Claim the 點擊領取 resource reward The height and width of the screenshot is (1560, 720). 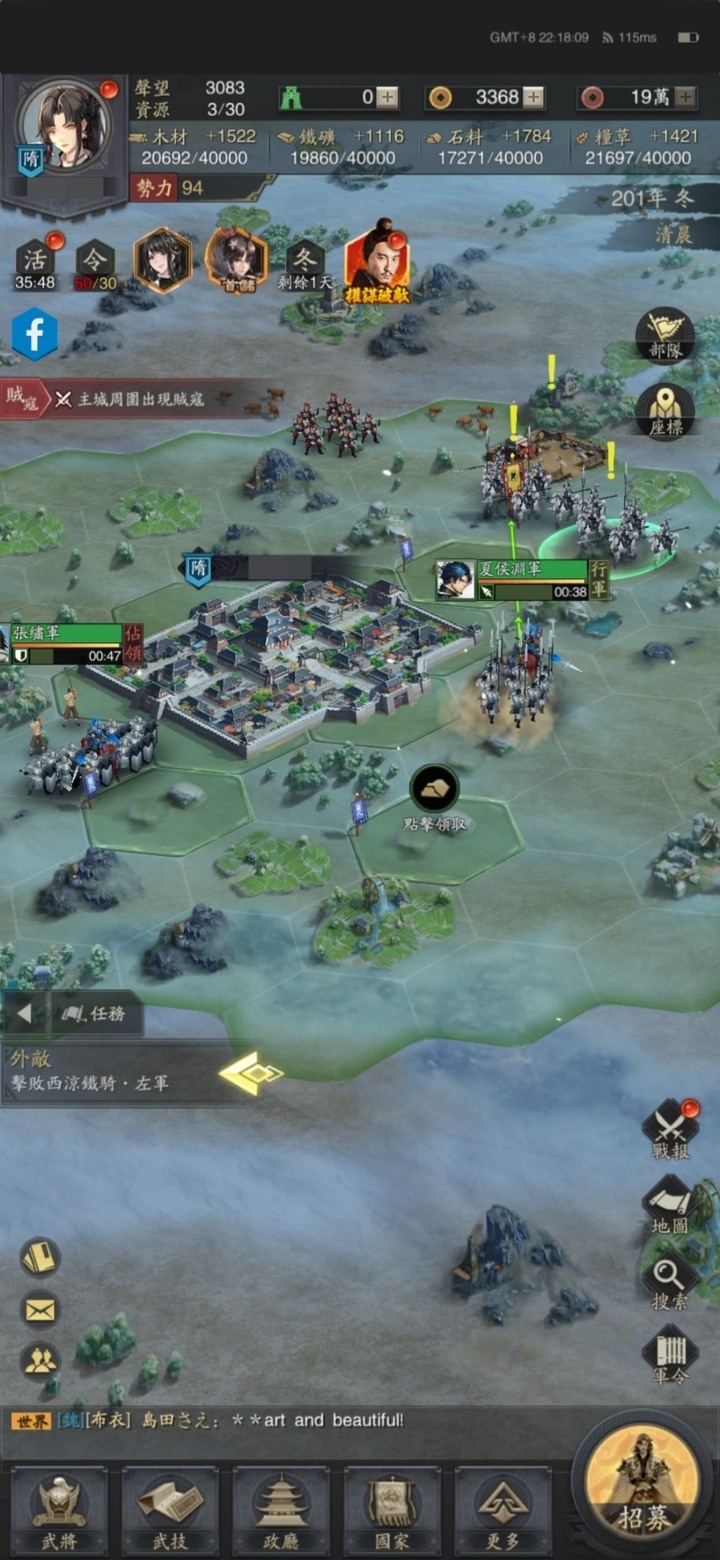(x=435, y=790)
